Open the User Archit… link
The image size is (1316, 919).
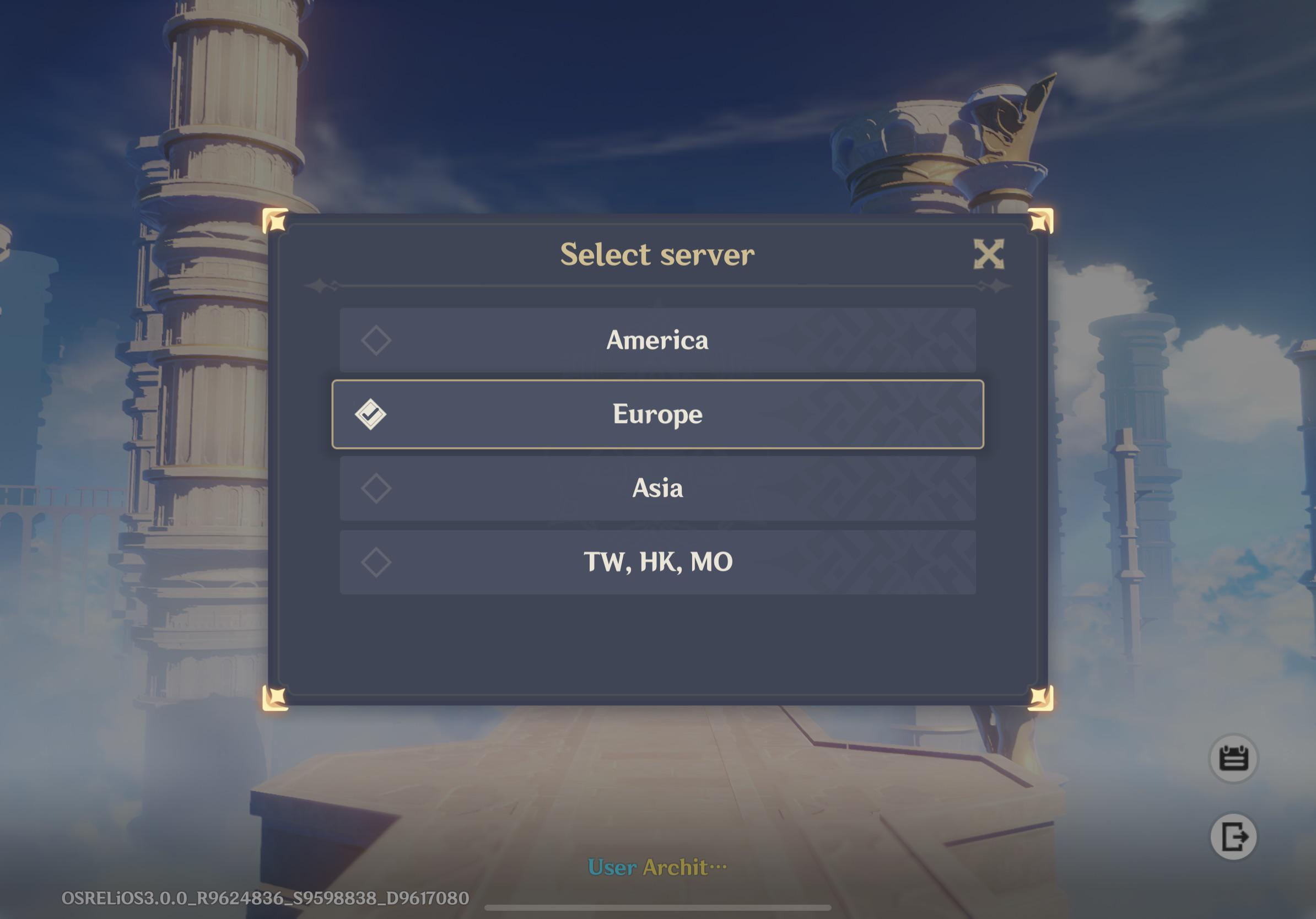657,867
